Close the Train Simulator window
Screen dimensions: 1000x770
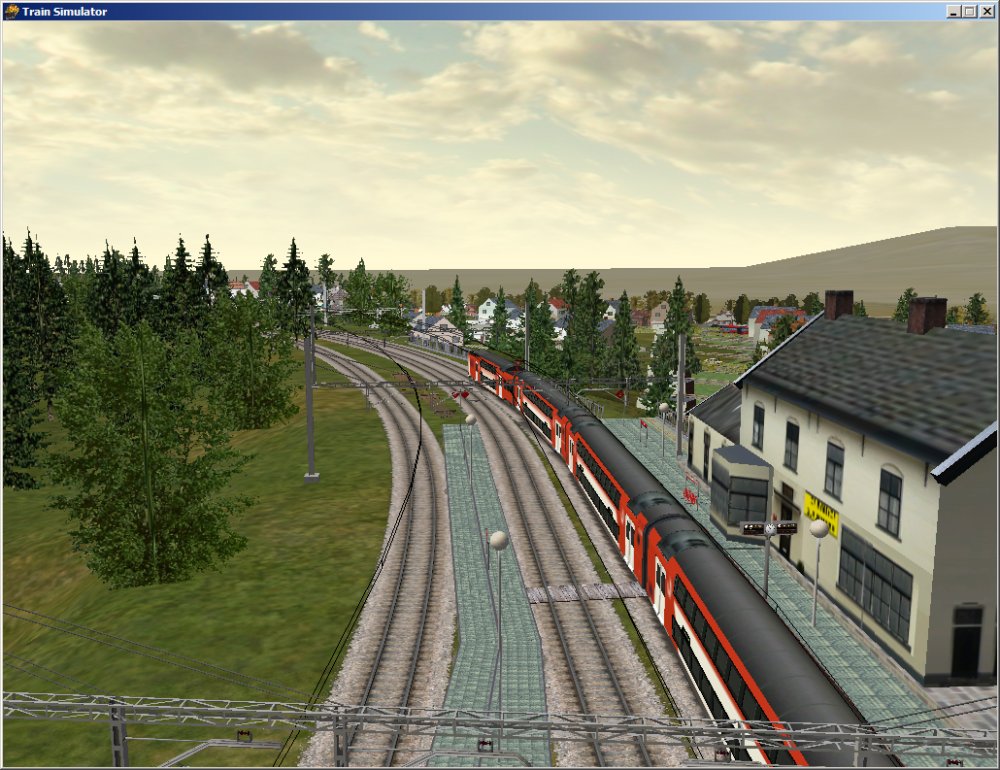point(985,11)
